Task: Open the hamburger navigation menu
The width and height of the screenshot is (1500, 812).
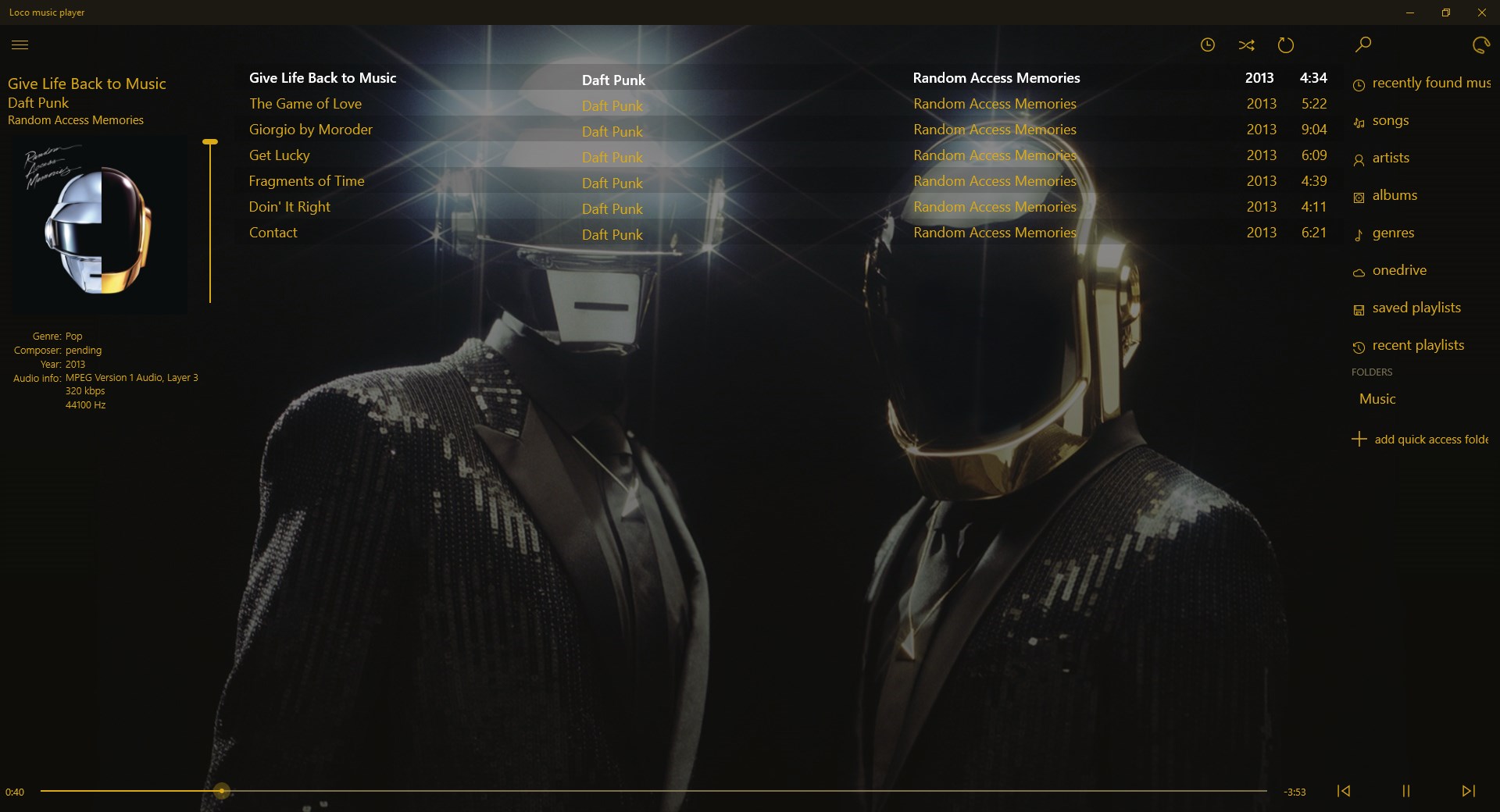Action: (x=20, y=45)
